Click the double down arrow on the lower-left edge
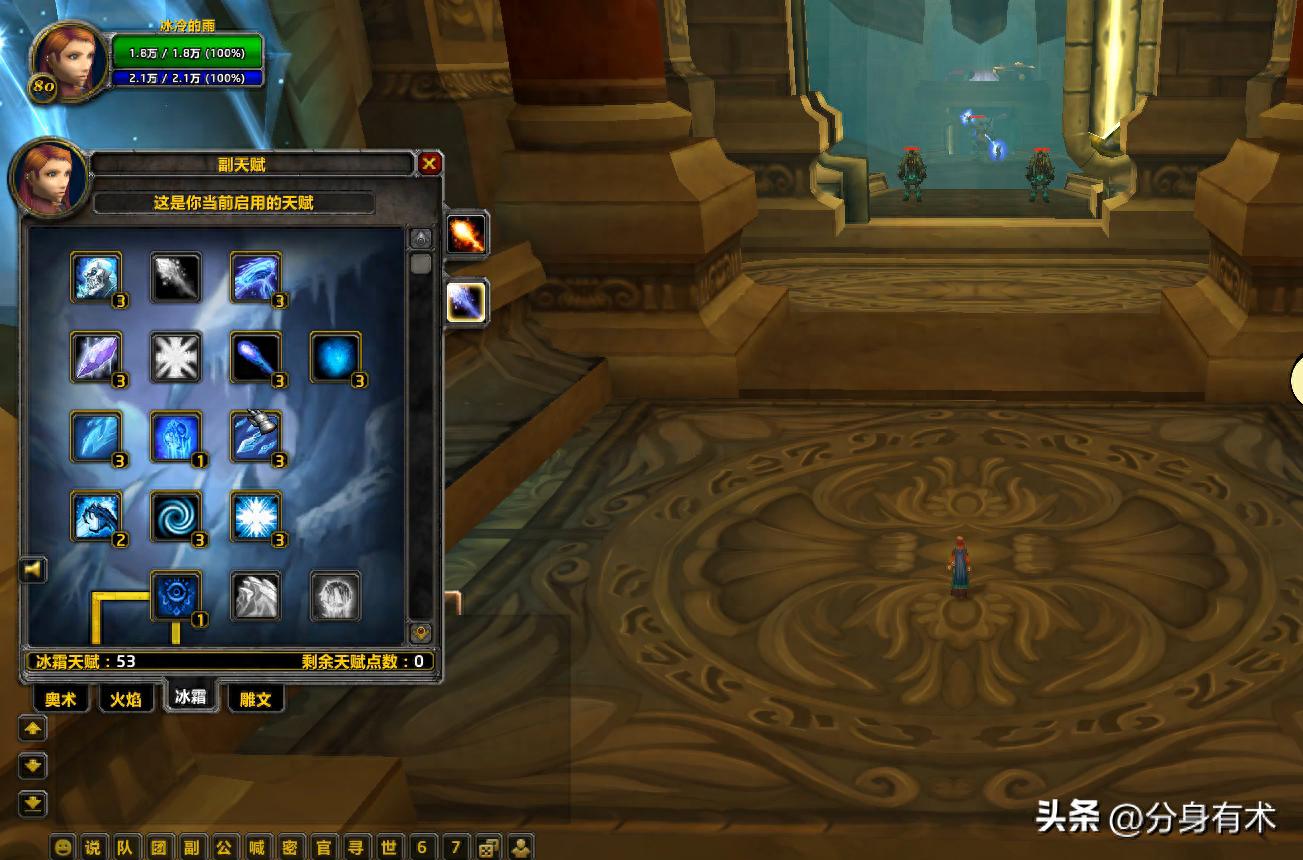Viewport: 1303px width, 860px height. click(x=33, y=803)
